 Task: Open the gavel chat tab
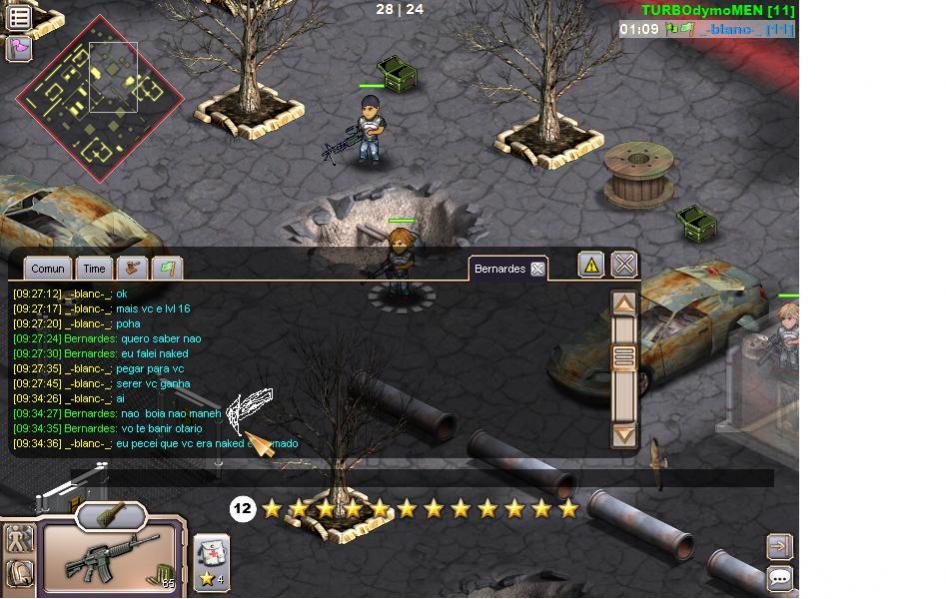tap(132, 268)
